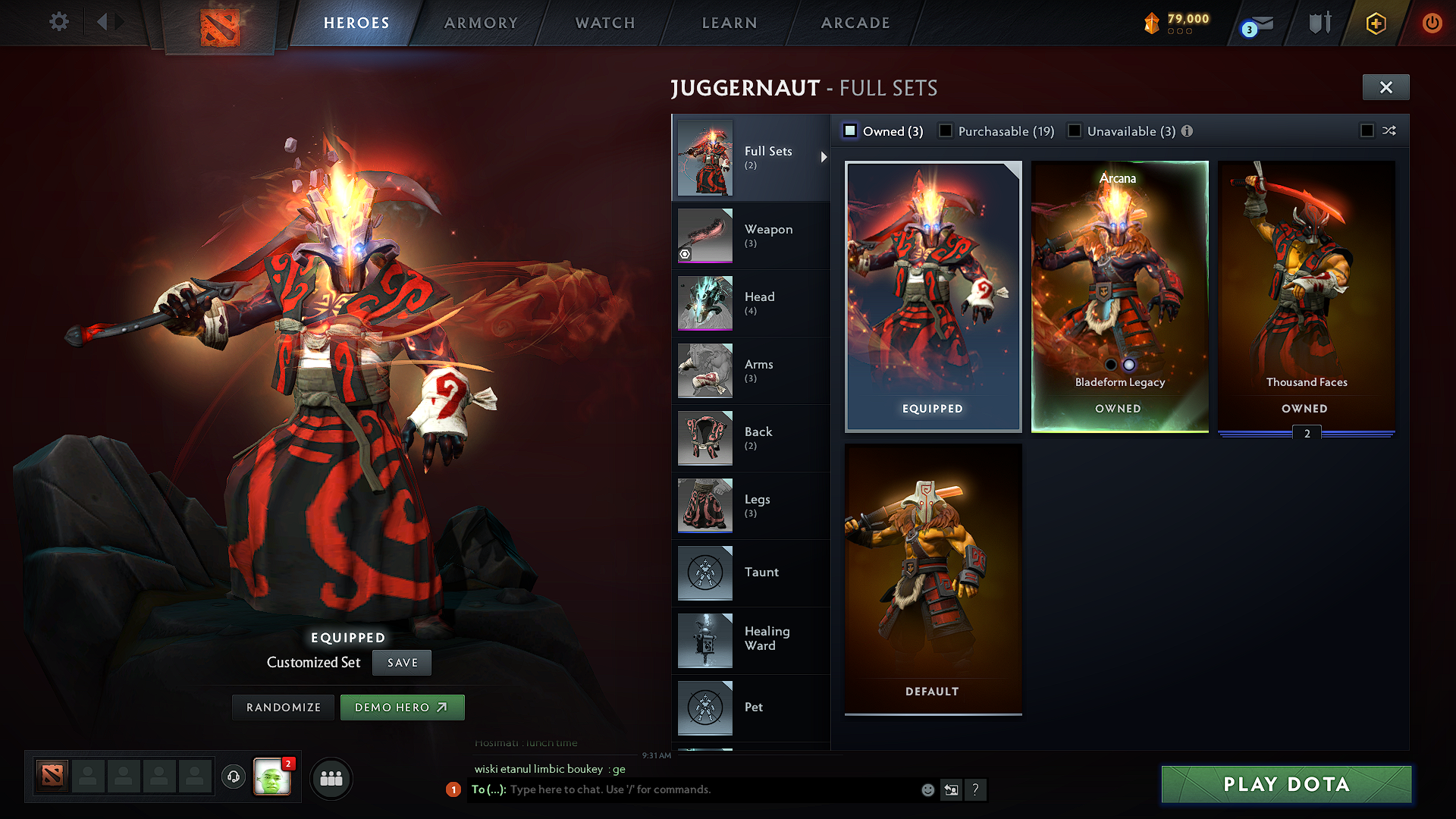Open the emoticon picker in chat
Screen dimensions: 1456x819
coord(927,789)
